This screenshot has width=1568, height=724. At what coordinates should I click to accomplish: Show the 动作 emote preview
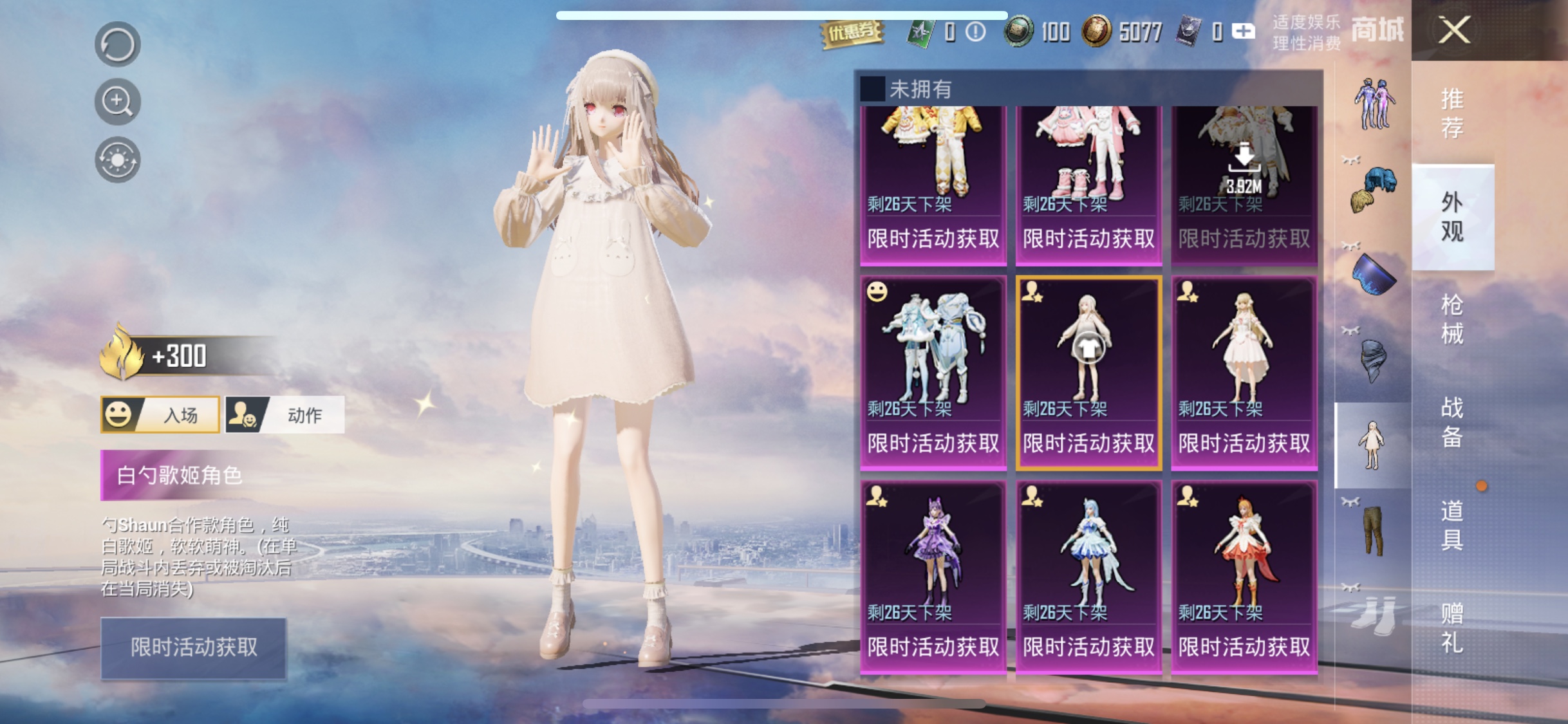tap(285, 415)
